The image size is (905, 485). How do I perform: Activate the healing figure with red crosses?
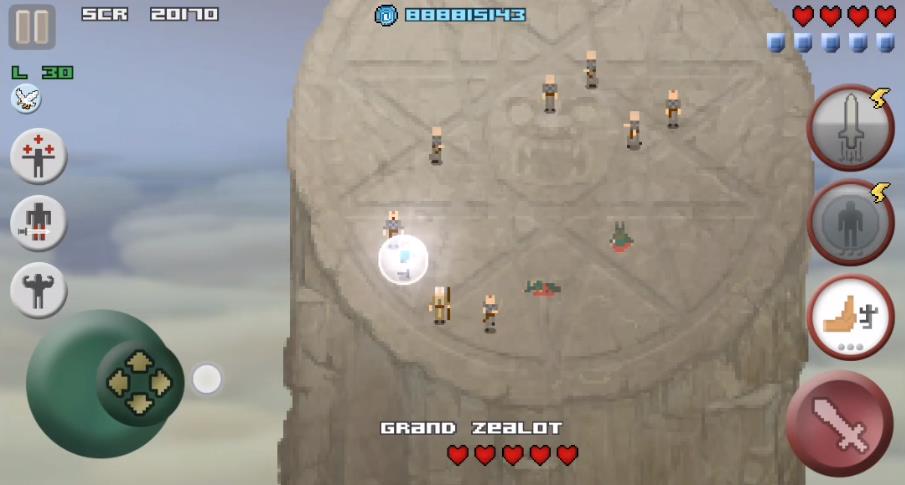39,157
